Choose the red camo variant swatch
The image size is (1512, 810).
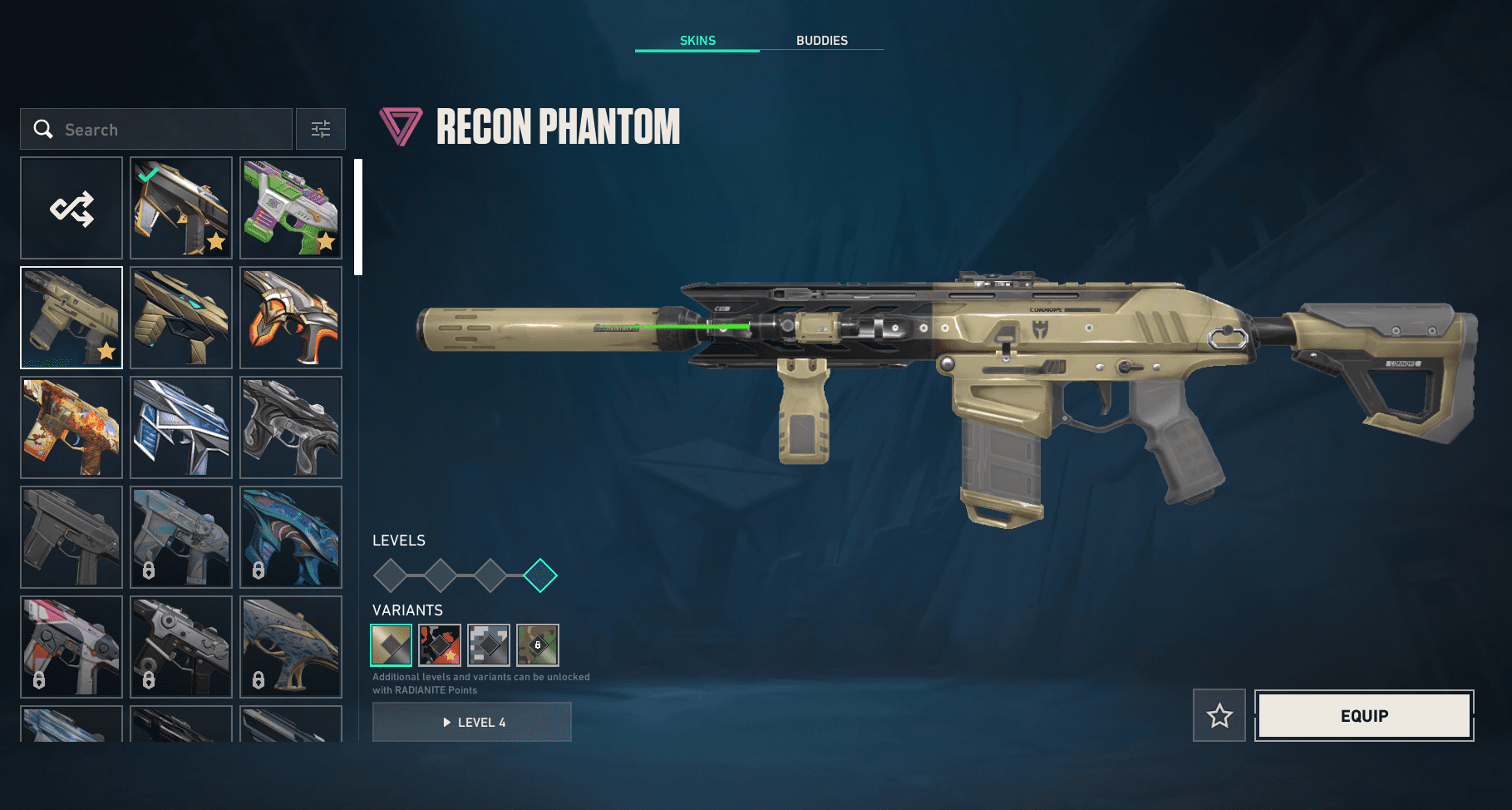pos(440,645)
